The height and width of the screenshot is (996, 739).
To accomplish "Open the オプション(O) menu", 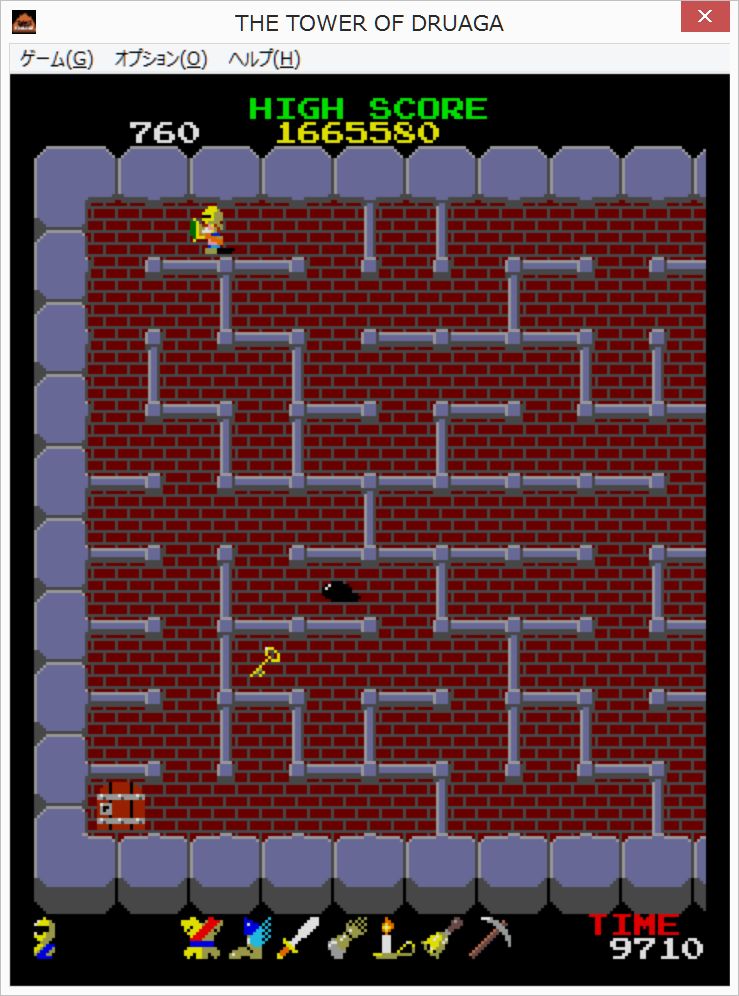I will click(x=160, y=59).
